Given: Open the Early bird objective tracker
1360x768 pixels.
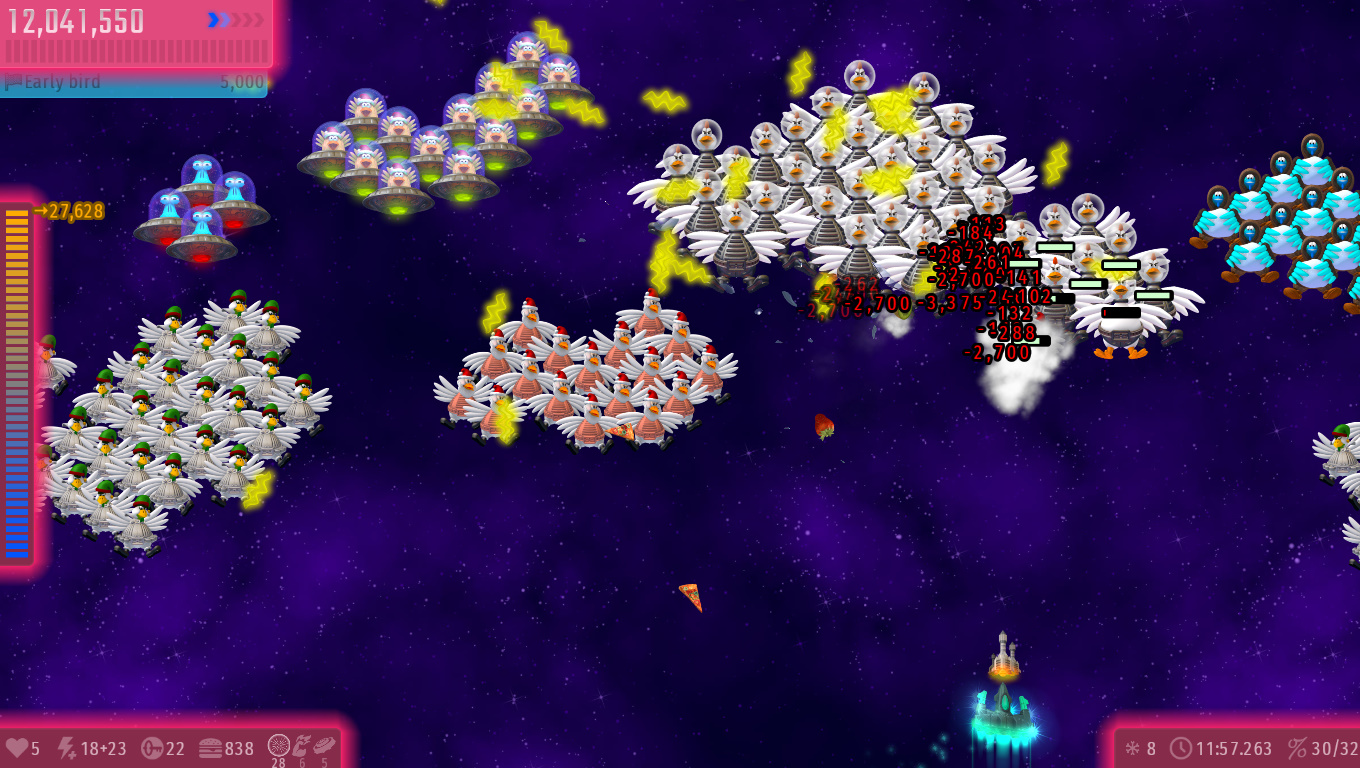Looking at the screenshot, I should click(x=134, y=82).
